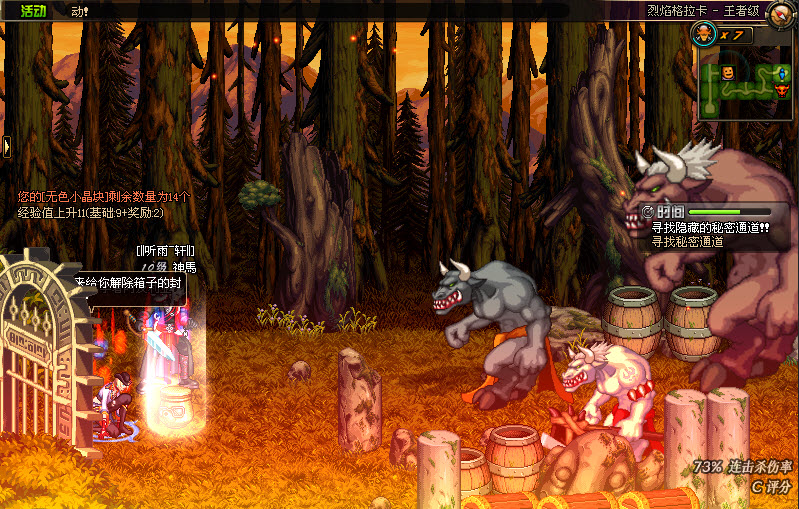Open the 寻找隐藏的秘密通道 quest objective

710,227
